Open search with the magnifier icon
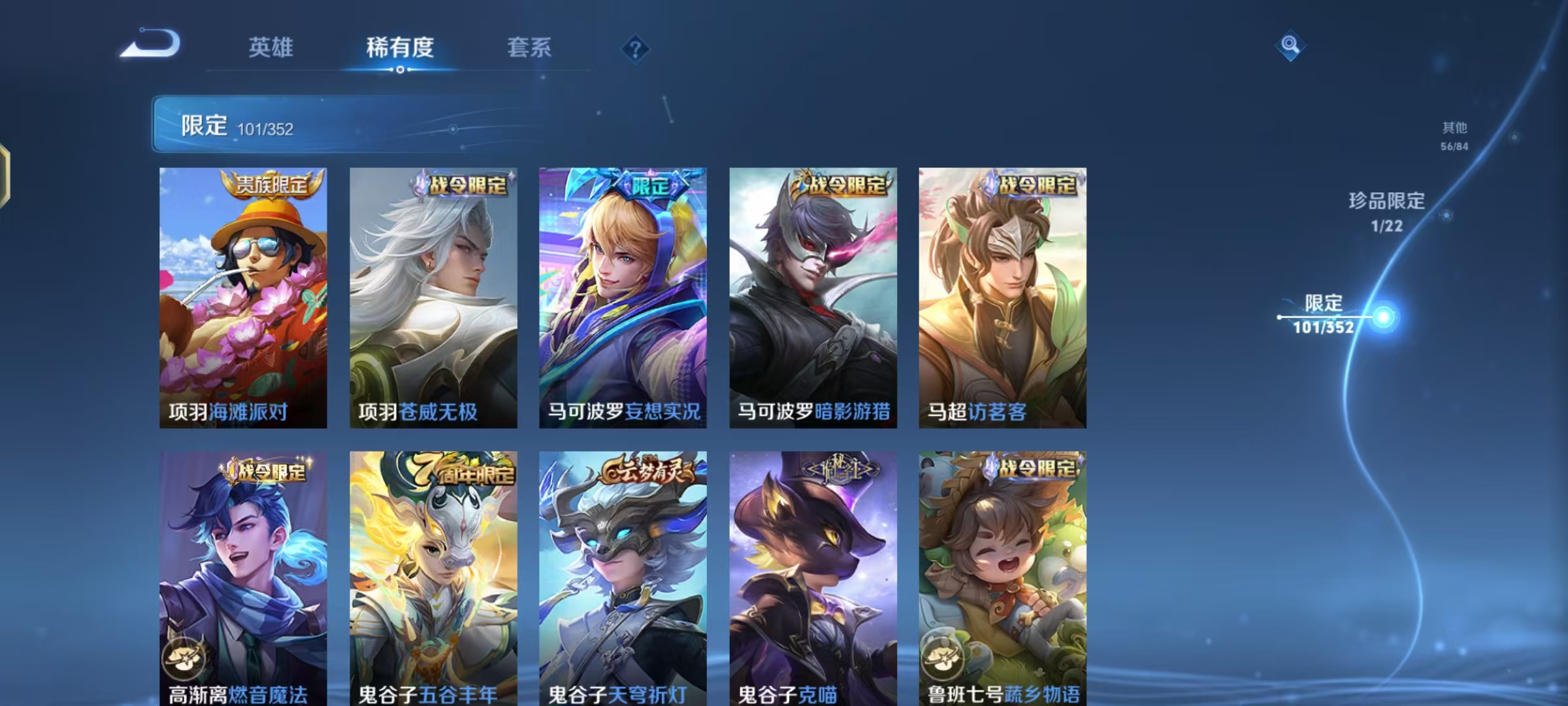Viewport: 1568px width, 706px height. pyautogui.click(x=1290, y=46)
